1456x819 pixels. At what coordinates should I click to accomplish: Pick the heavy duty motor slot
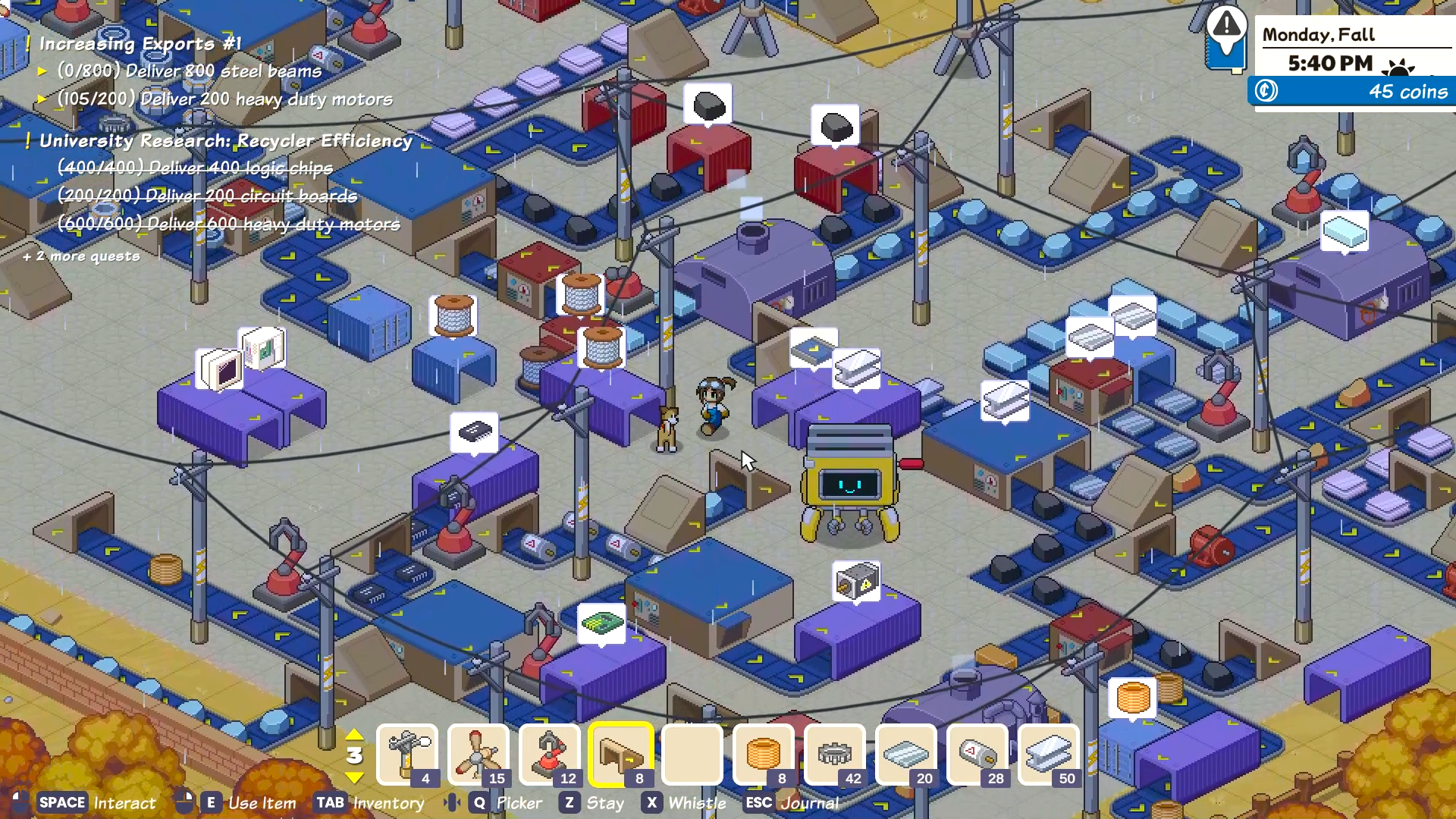(x=977, y=755)
